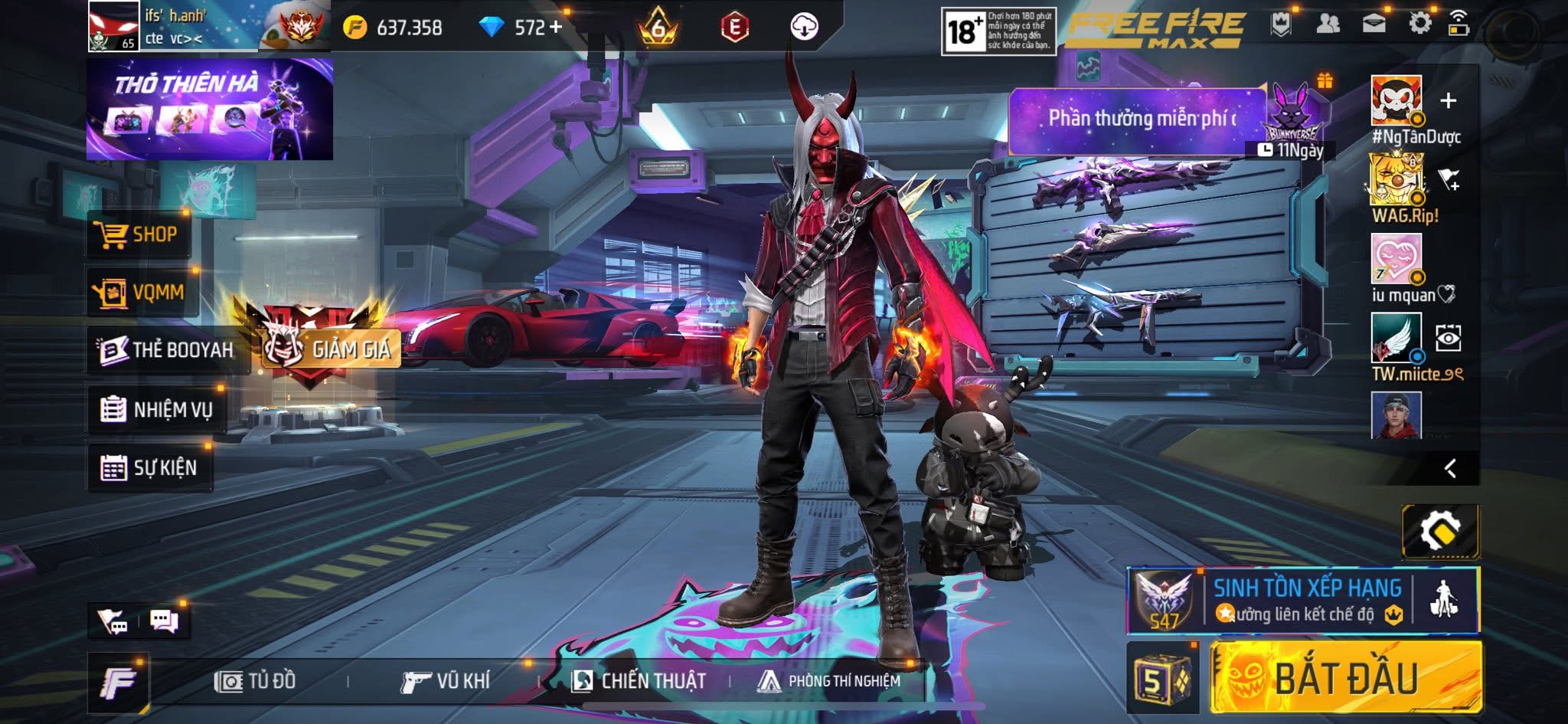Open the Thỏ Thiên Hà event banner
Viewport: 1568px width, 724px height.
(209, 109)
